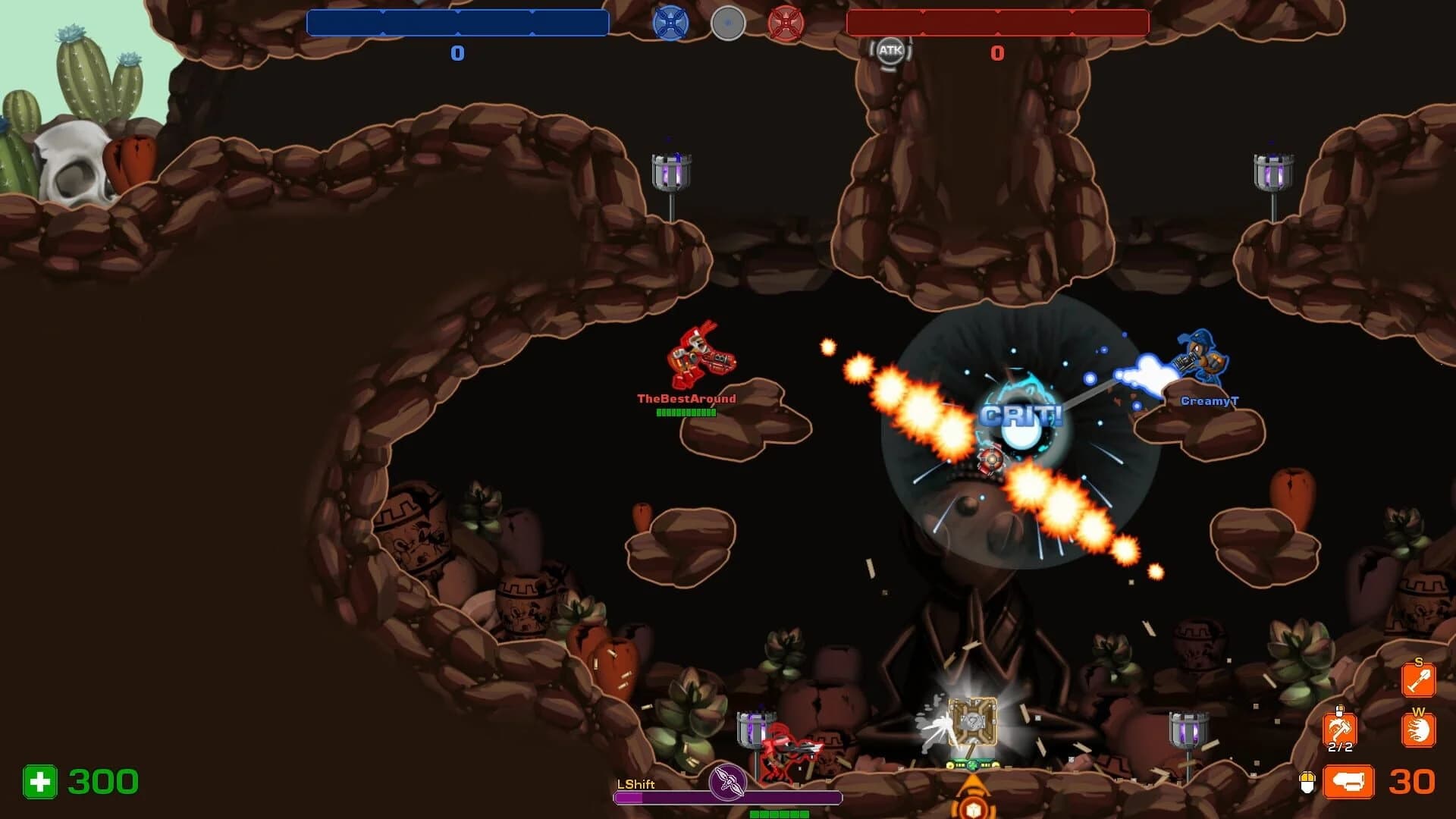Viewport: 1456px width, 819px height.
Task: Activate the fireball ability icon labeled W
Action: click(1417, 729)
